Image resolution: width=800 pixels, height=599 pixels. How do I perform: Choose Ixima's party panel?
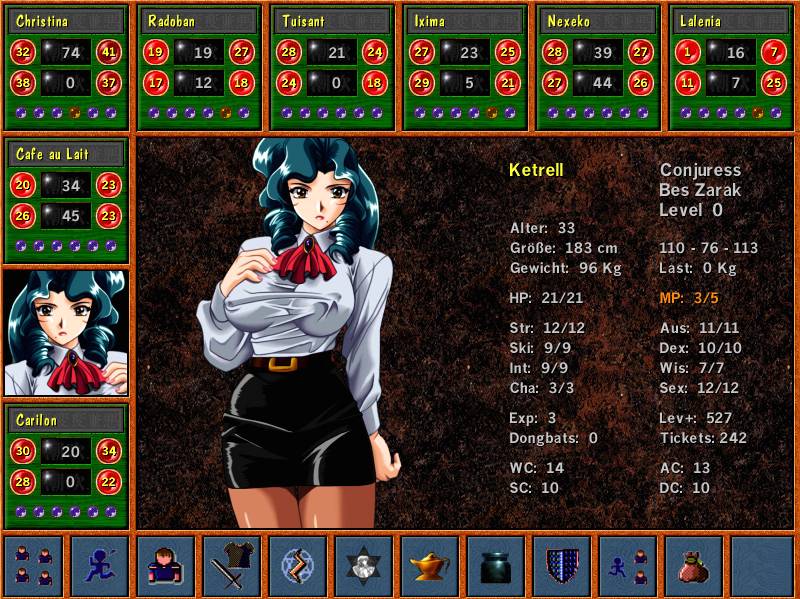465,67
